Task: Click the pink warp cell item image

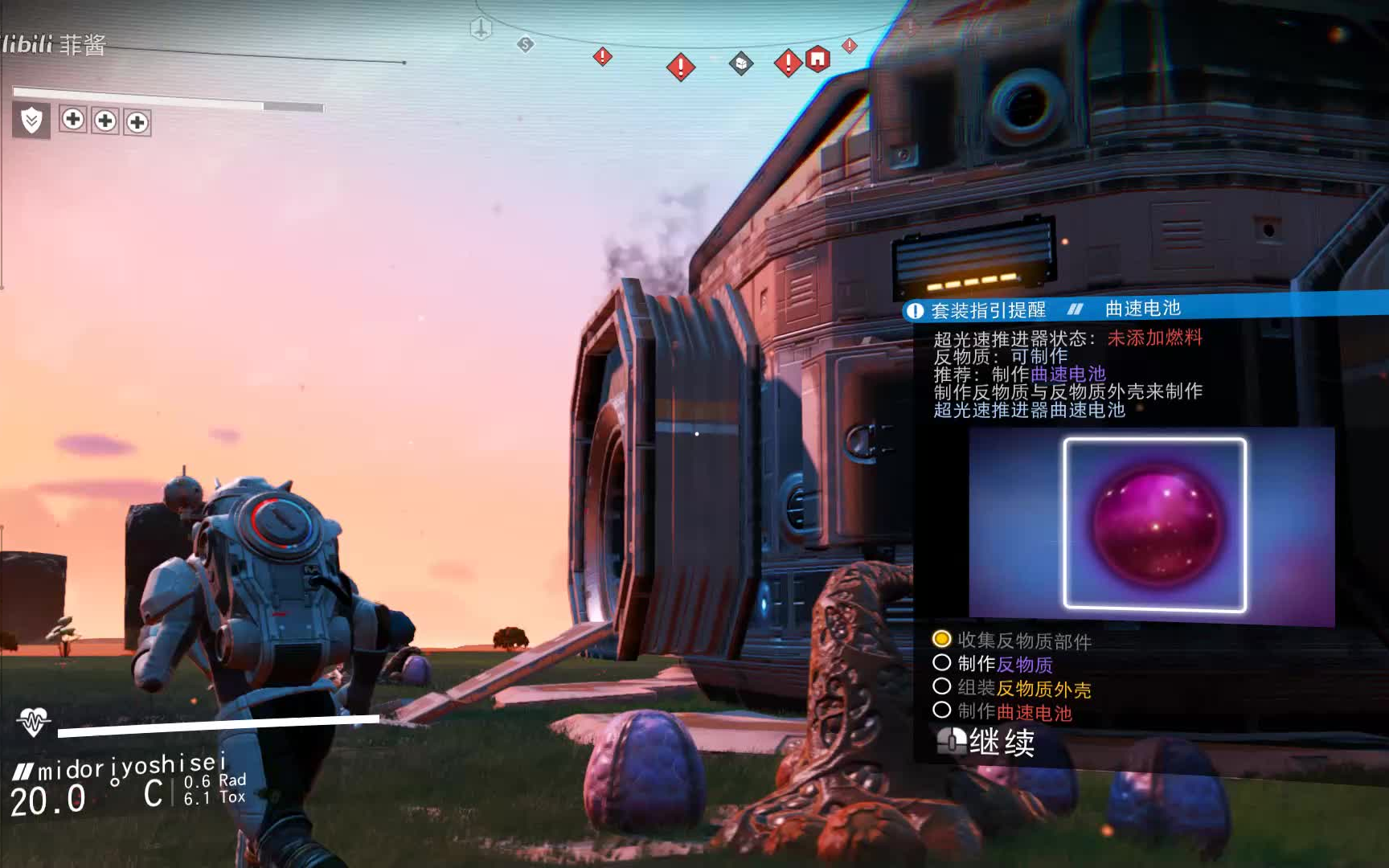Action: [x=1154, y=525]
